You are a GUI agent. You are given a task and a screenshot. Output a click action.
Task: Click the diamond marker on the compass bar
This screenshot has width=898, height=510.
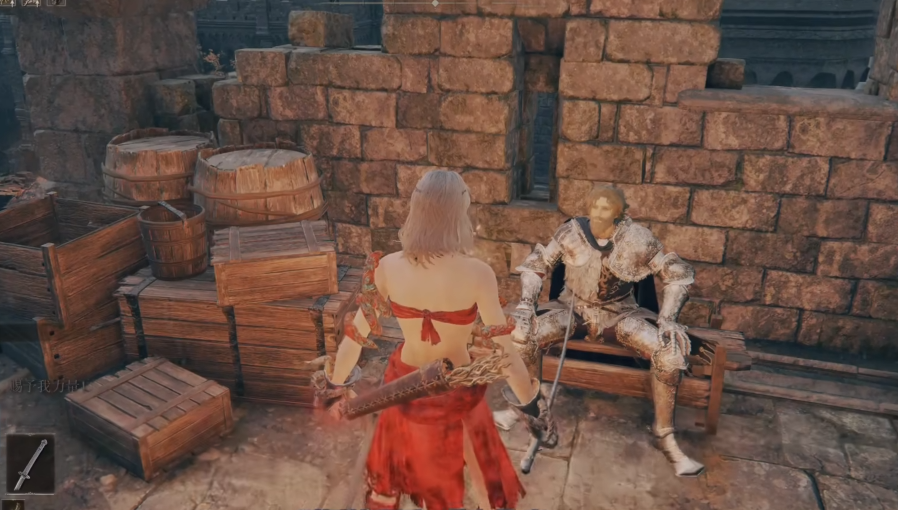pyautogui.click(x=435, y=3)
